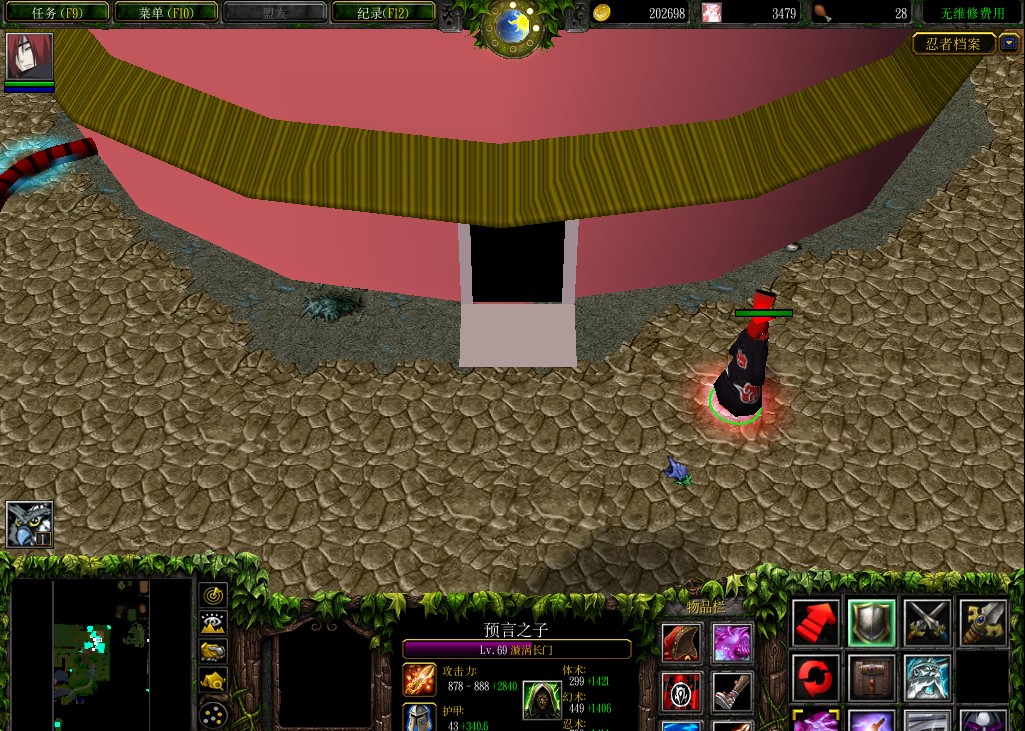Open the 忍者档案 panel
The width and height of the screenshot is (1025, 731).
click(954, 44)
